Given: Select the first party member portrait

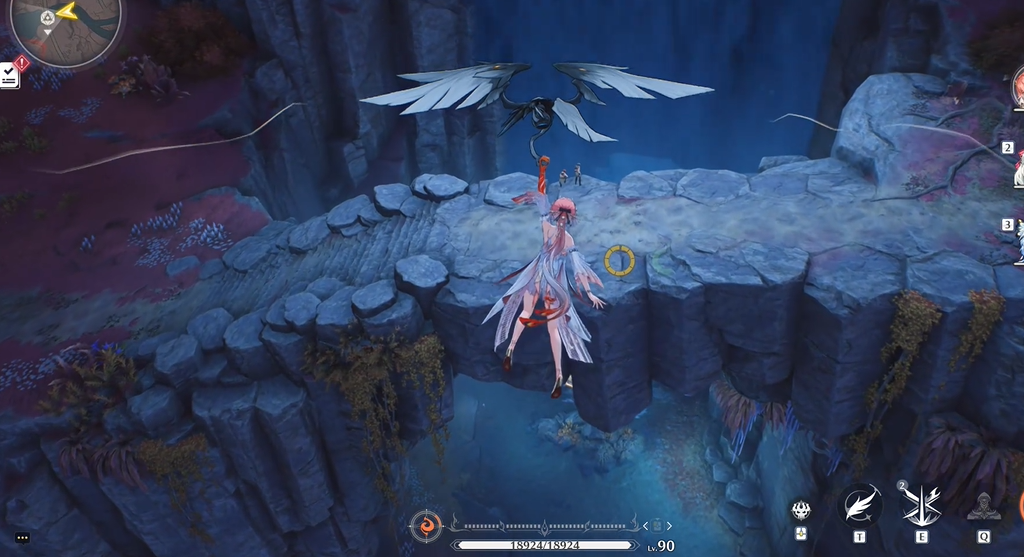Looking at the screenshot, I should tap(1018, 90).
